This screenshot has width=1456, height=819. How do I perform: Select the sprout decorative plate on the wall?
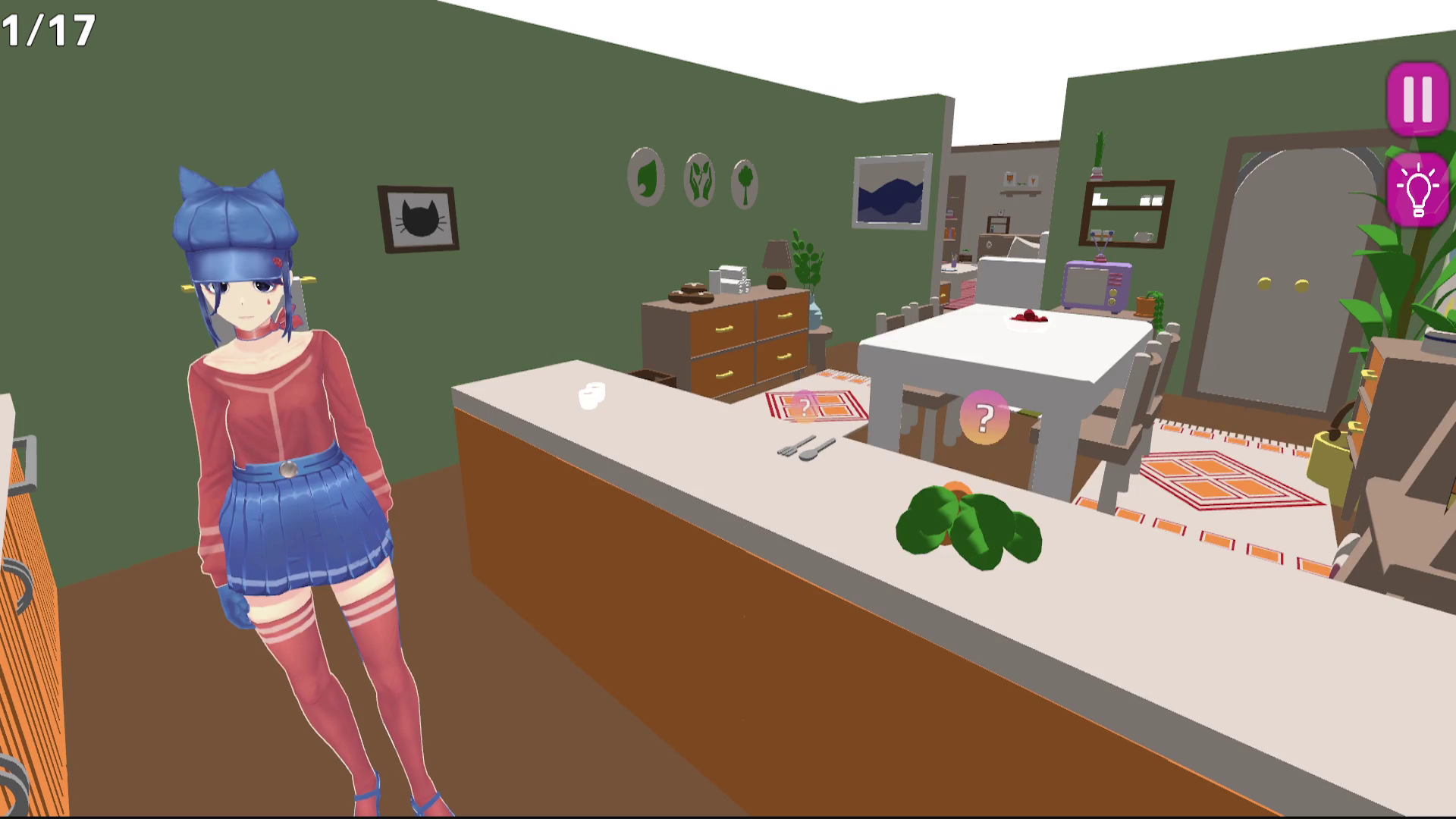698,179
